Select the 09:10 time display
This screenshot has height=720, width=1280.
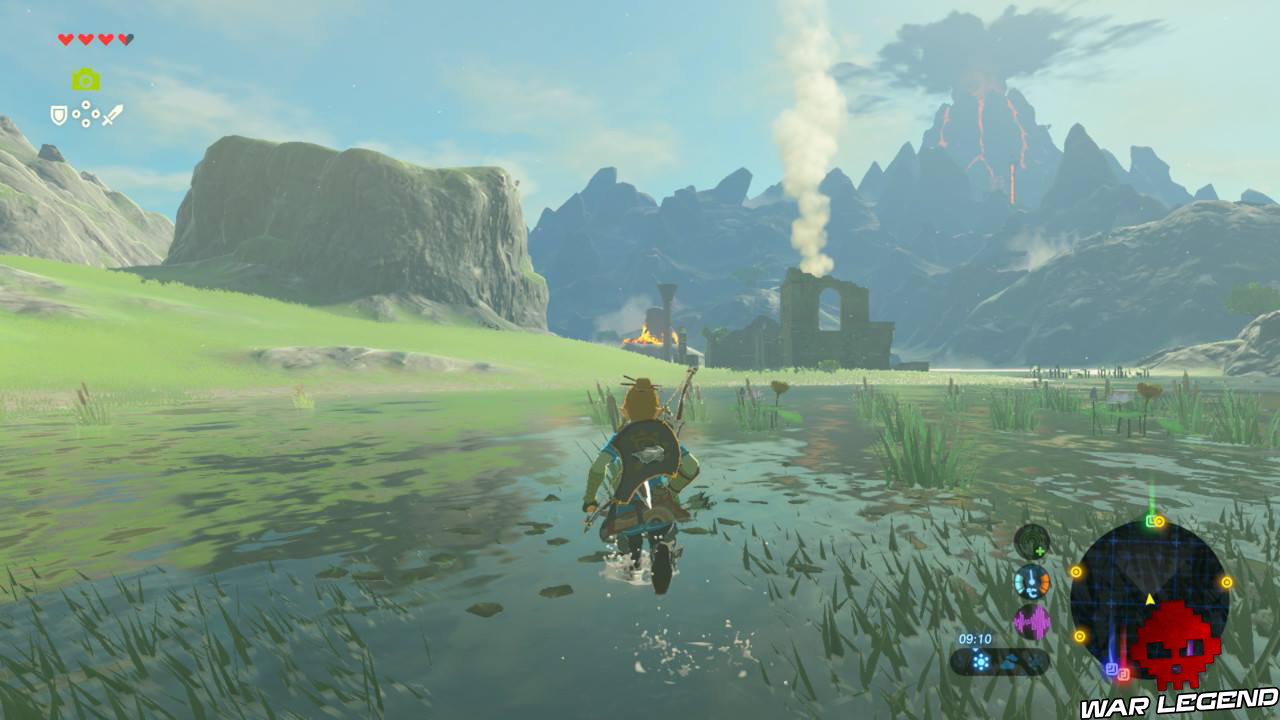pos(974,638)
